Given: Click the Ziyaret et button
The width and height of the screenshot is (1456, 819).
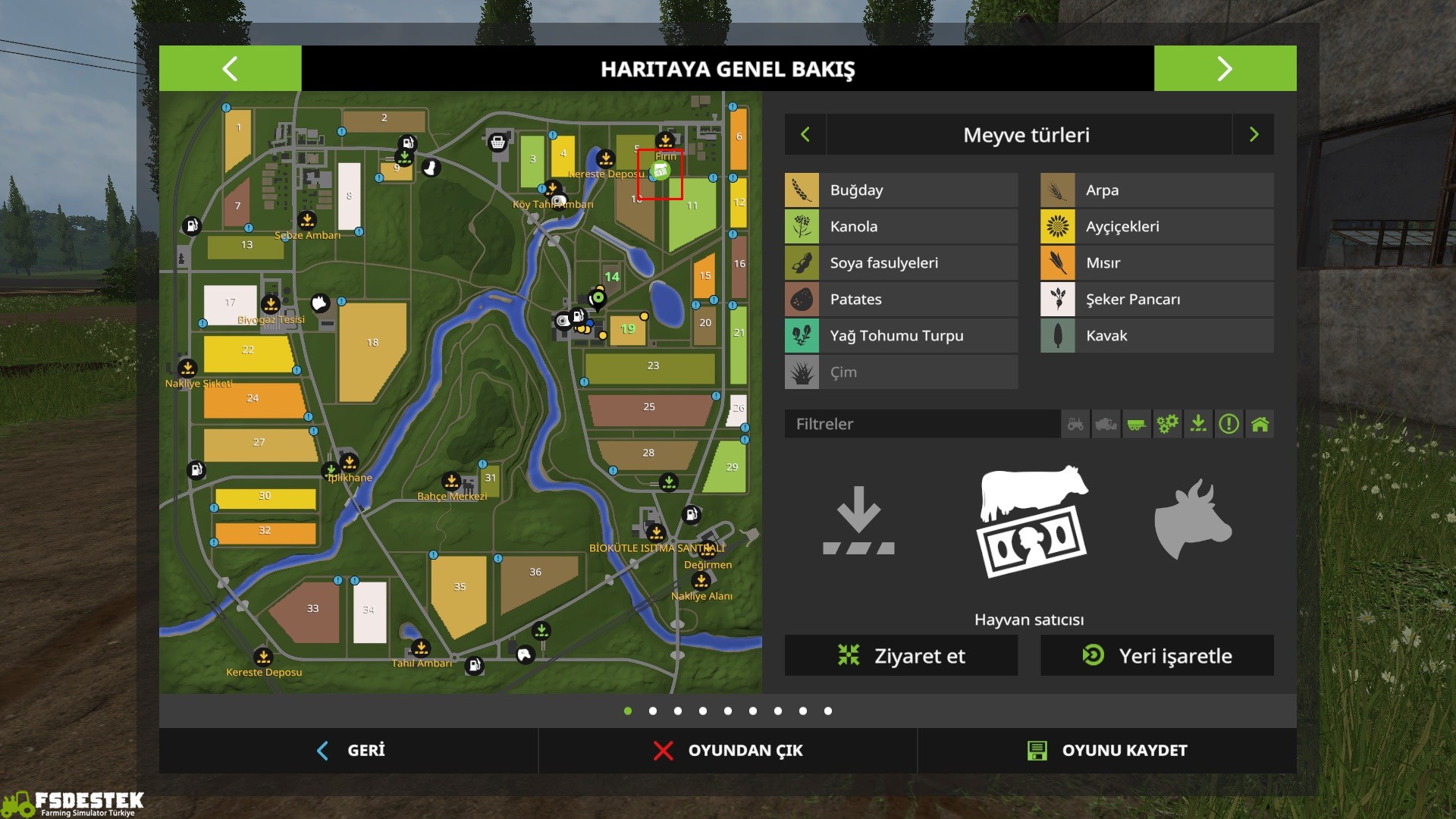Looking at the screenshot, I should tap(901, 656).
